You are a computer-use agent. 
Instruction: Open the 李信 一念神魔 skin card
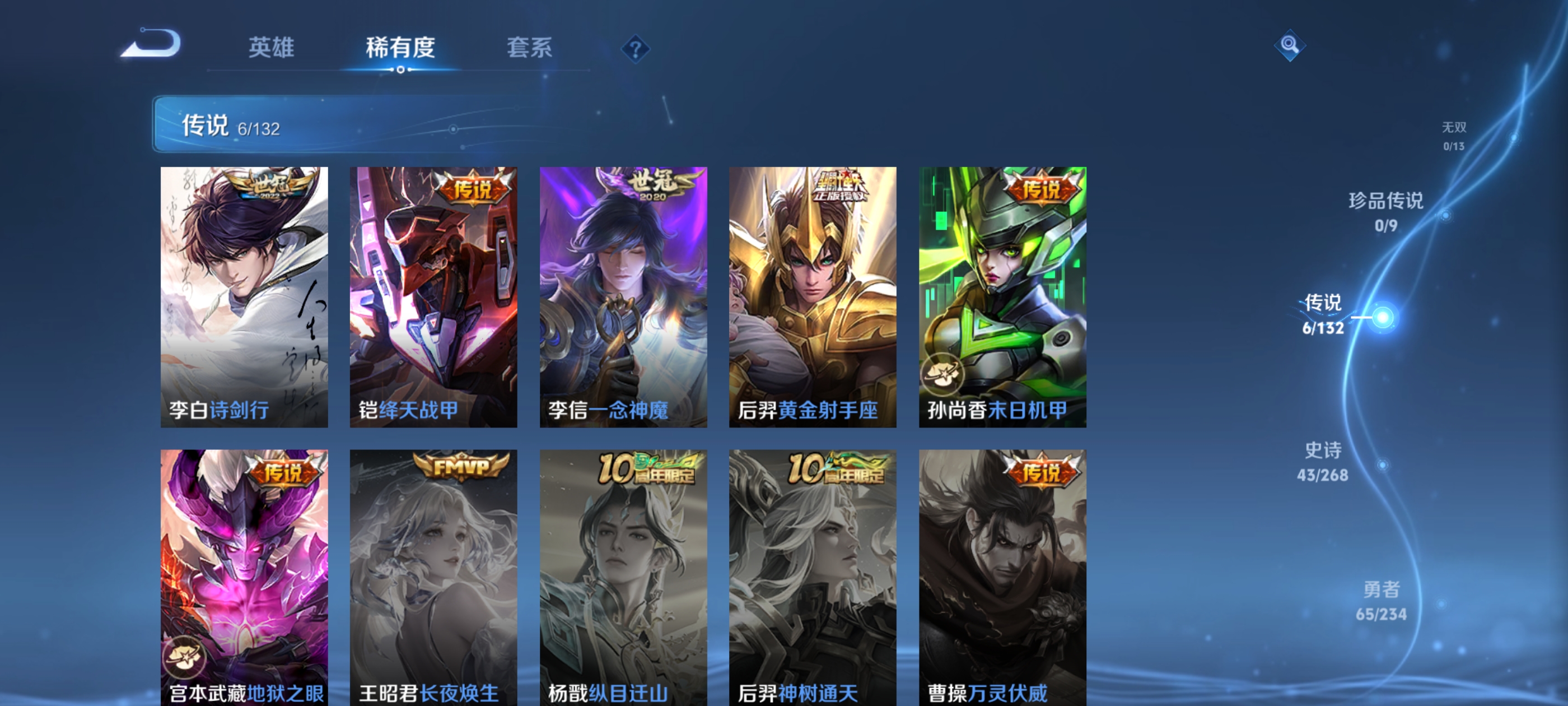(x=623, y=296)
